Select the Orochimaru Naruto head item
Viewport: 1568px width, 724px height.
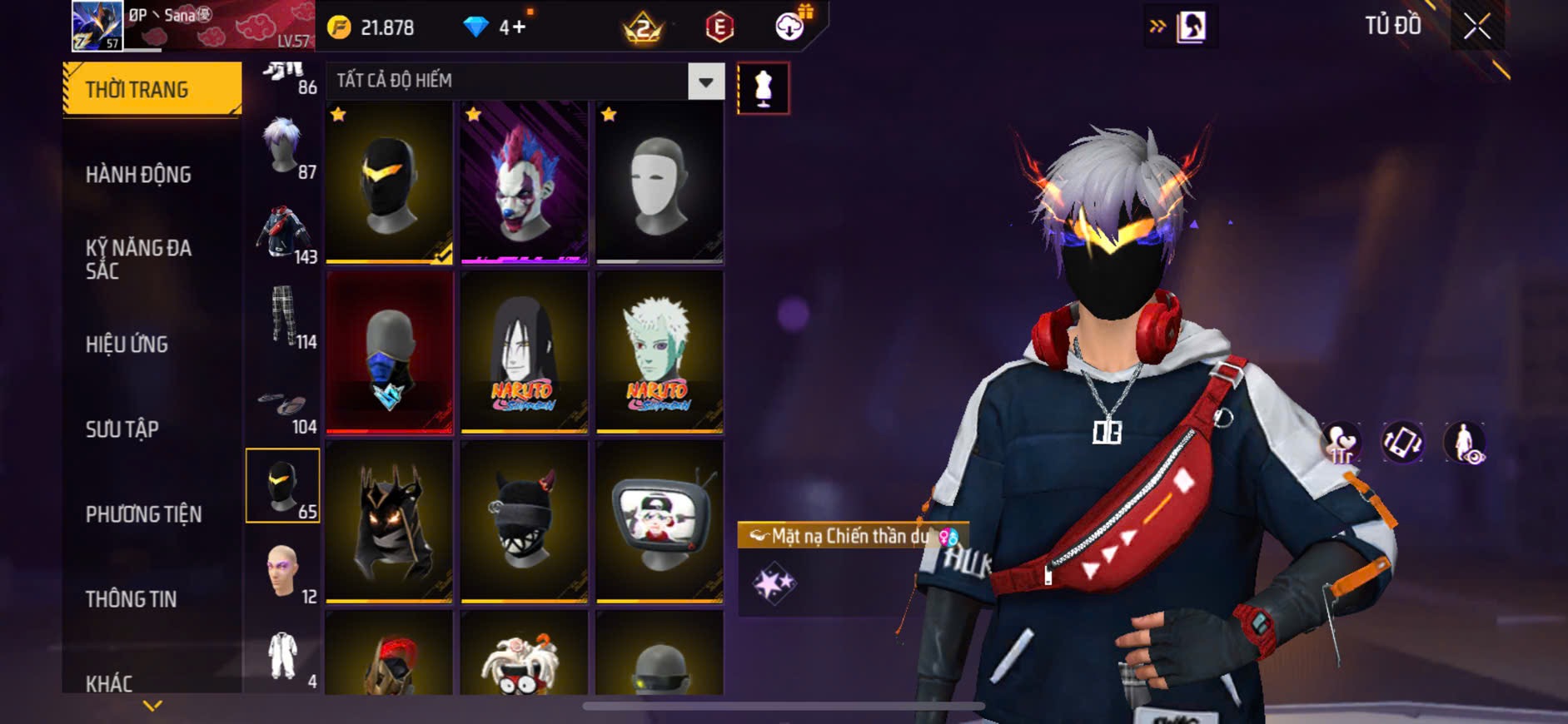click(524, 352)
